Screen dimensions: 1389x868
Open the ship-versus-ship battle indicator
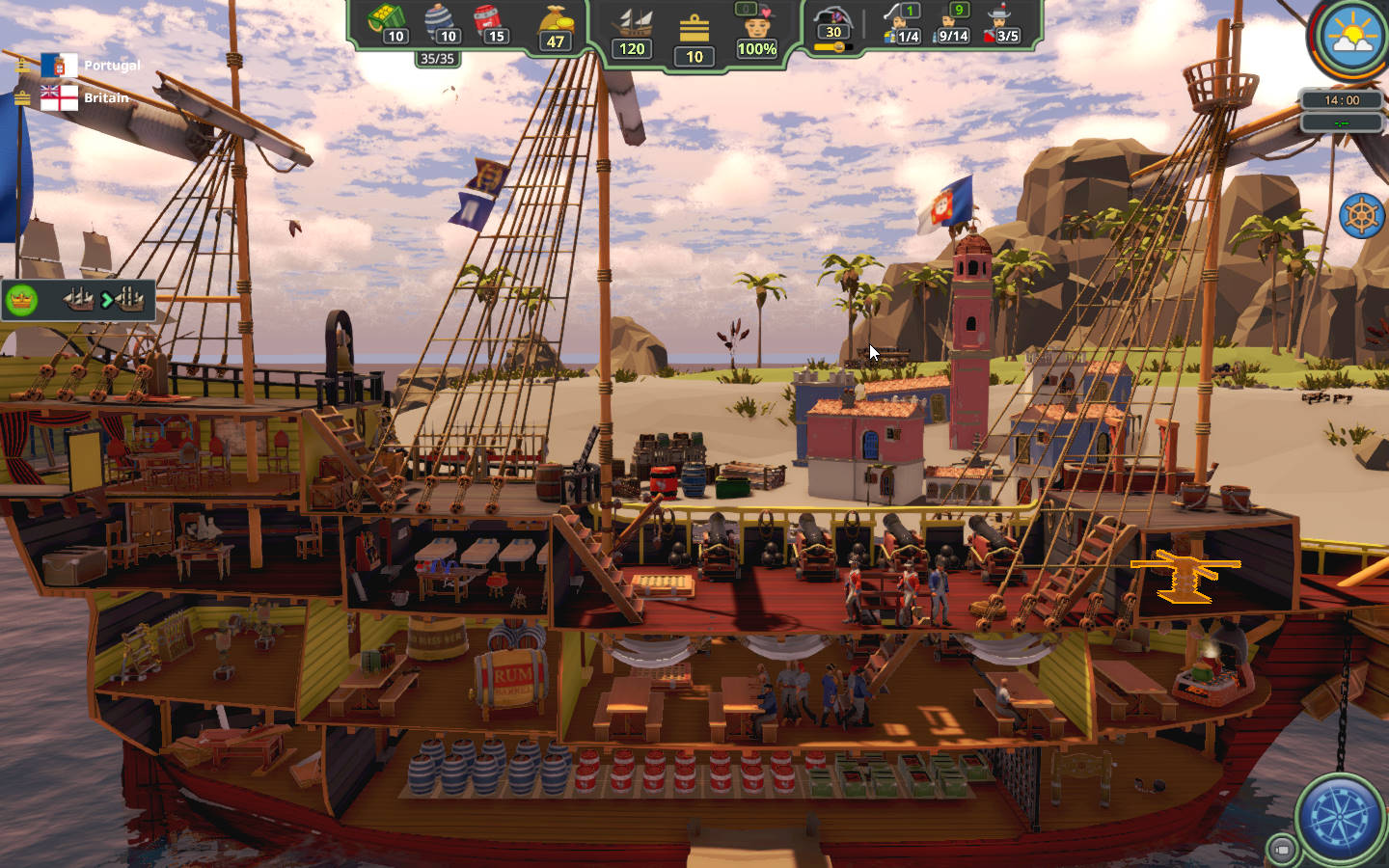click(x=103, y=300)
